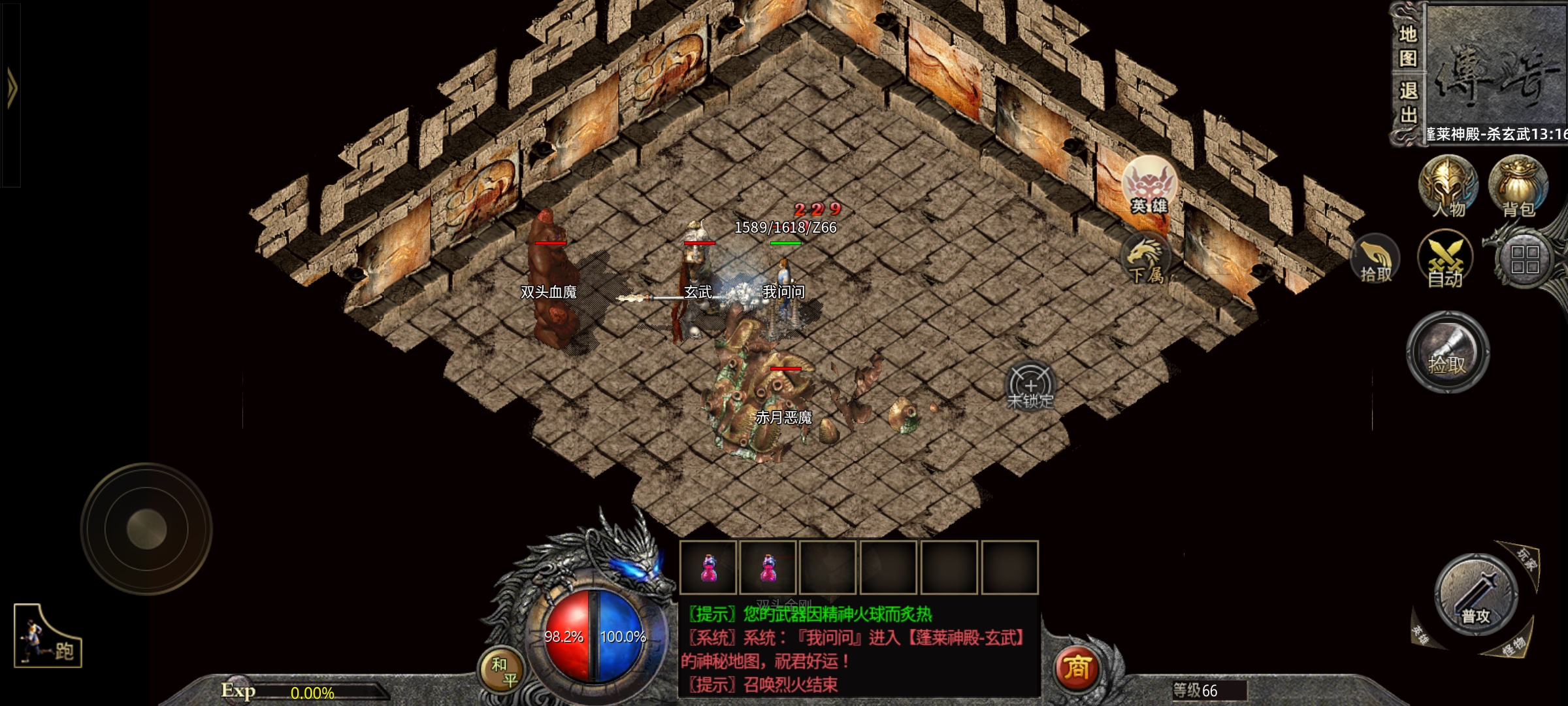The width and height of the screenshot is (1568, 706).
Task: Open the system chat message box
Action: [858, 649]
